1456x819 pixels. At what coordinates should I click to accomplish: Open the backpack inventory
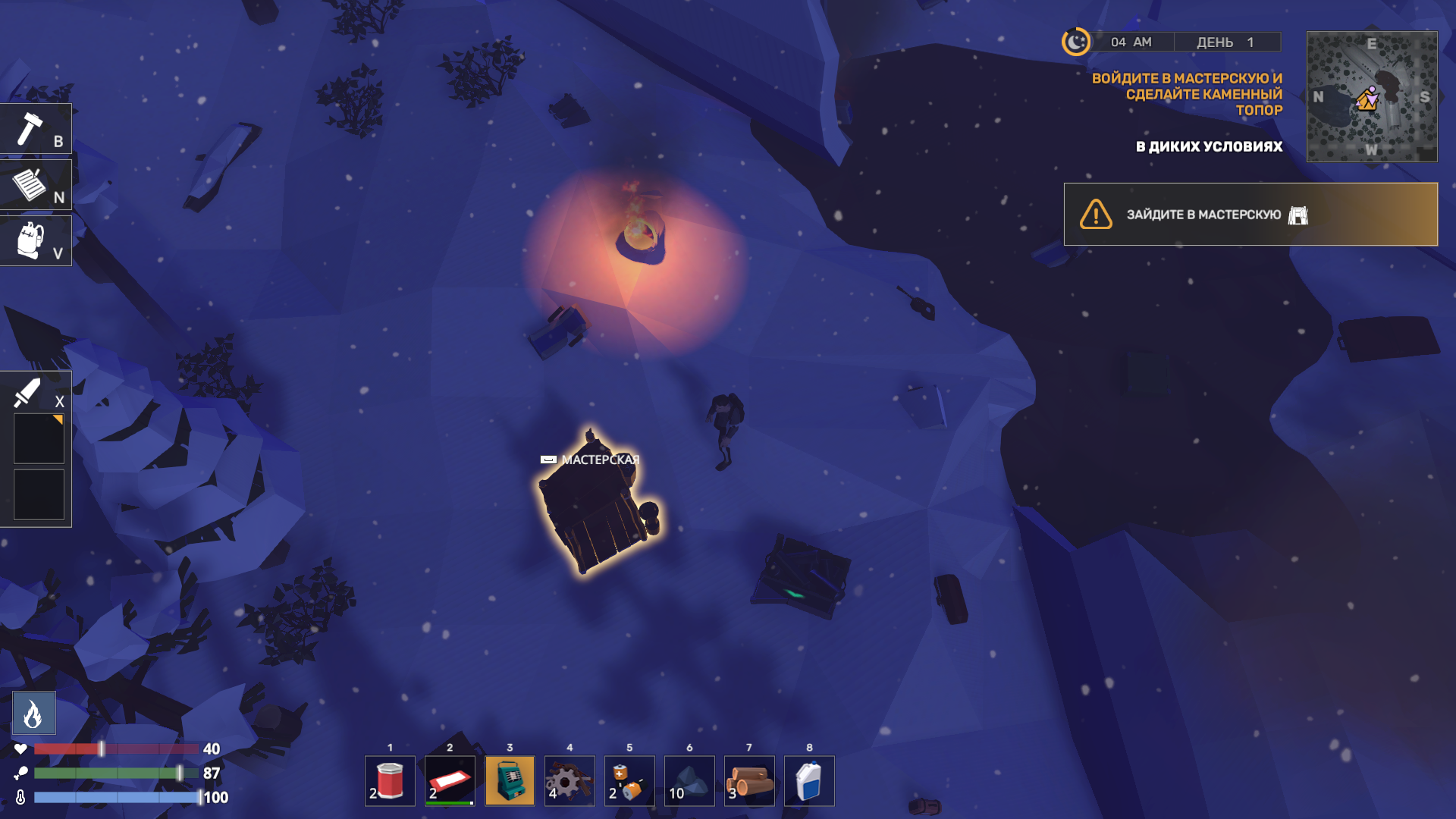[x=35, y=241]
